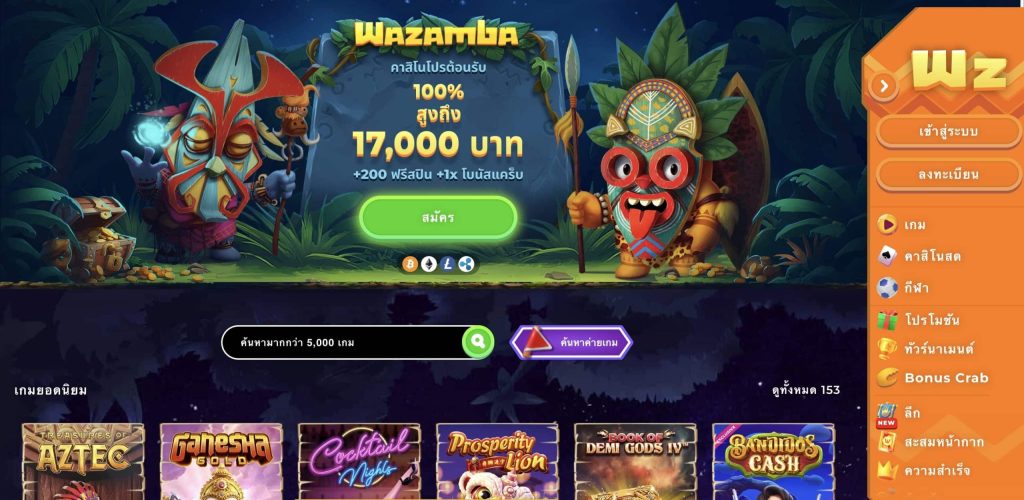Open the ความสำเร็จ achievements entry
Viewport: 1024px width, 500px height.
pyautogui.click(x=936, y=470)
